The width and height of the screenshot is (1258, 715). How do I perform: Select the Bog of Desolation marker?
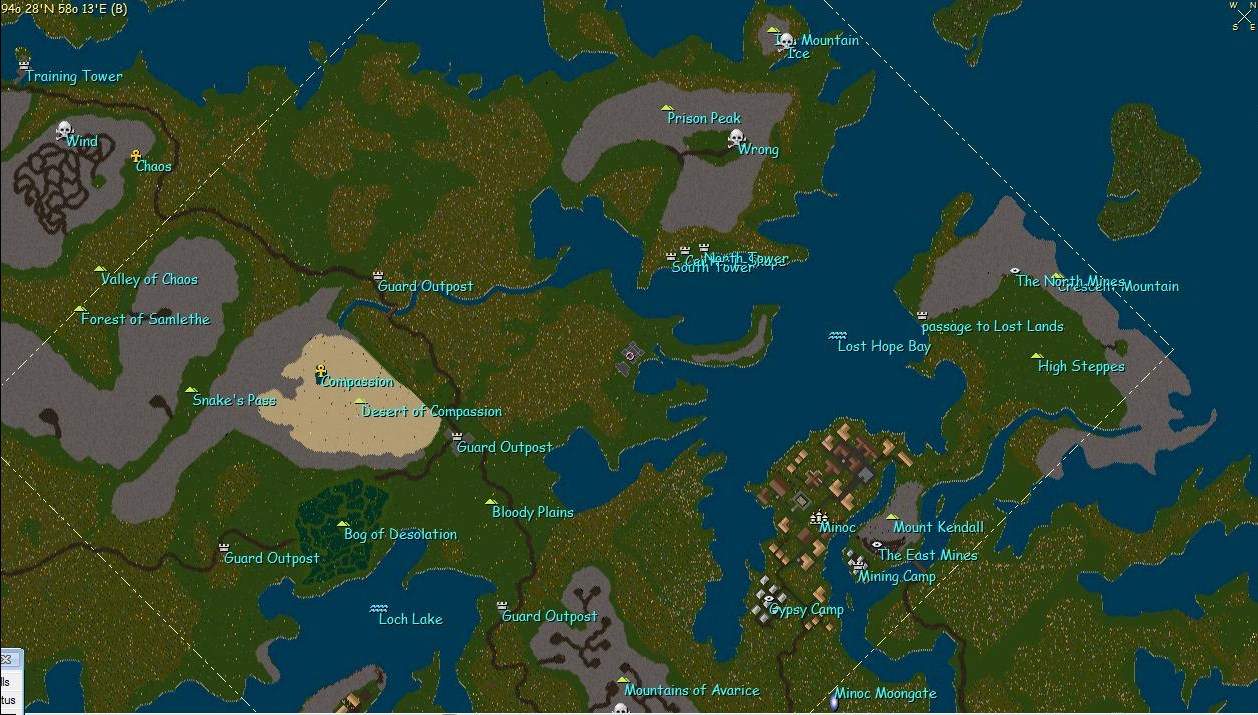(x=343, y=523)
